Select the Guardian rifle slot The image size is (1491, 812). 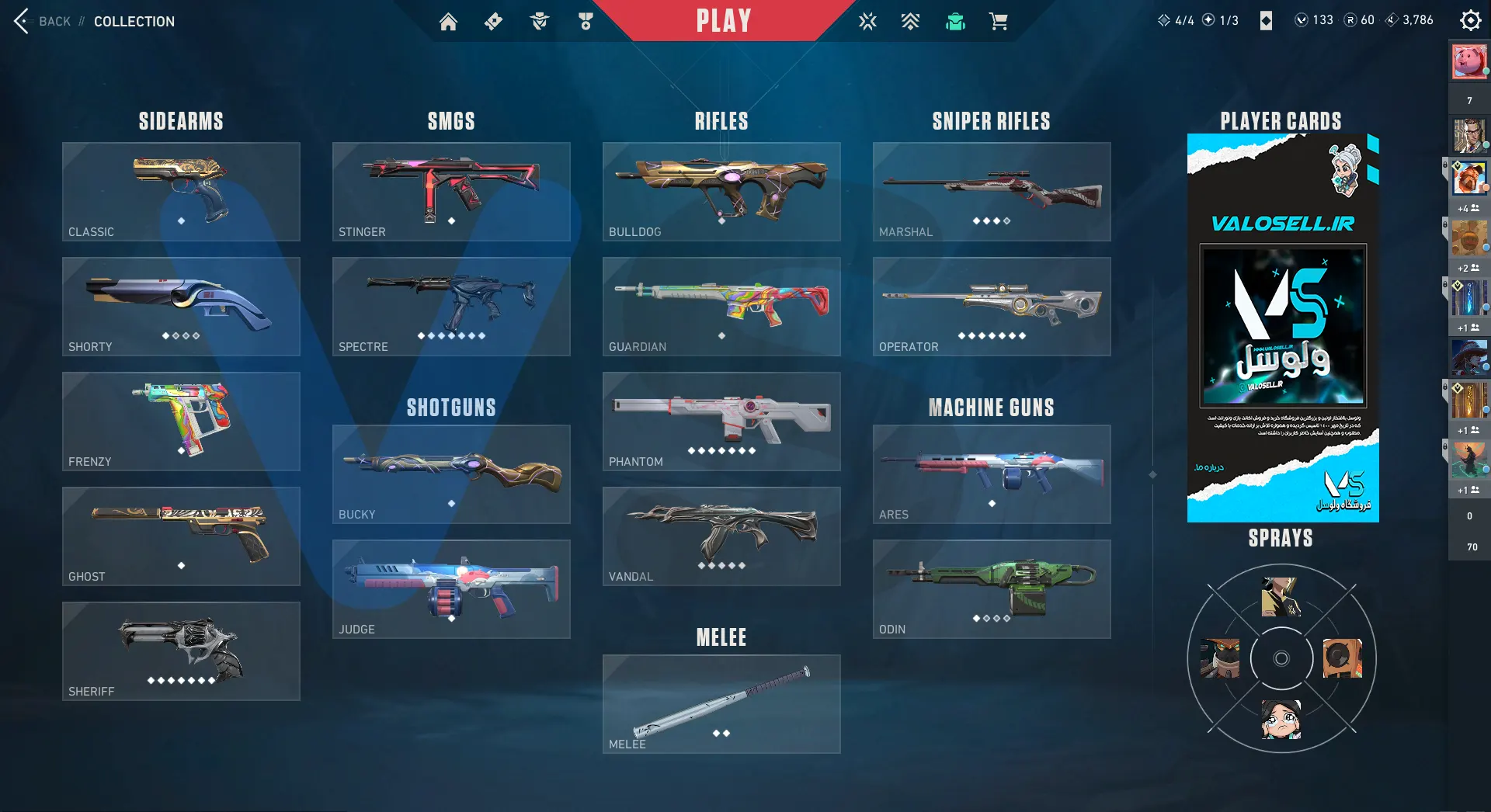point(721,307)
